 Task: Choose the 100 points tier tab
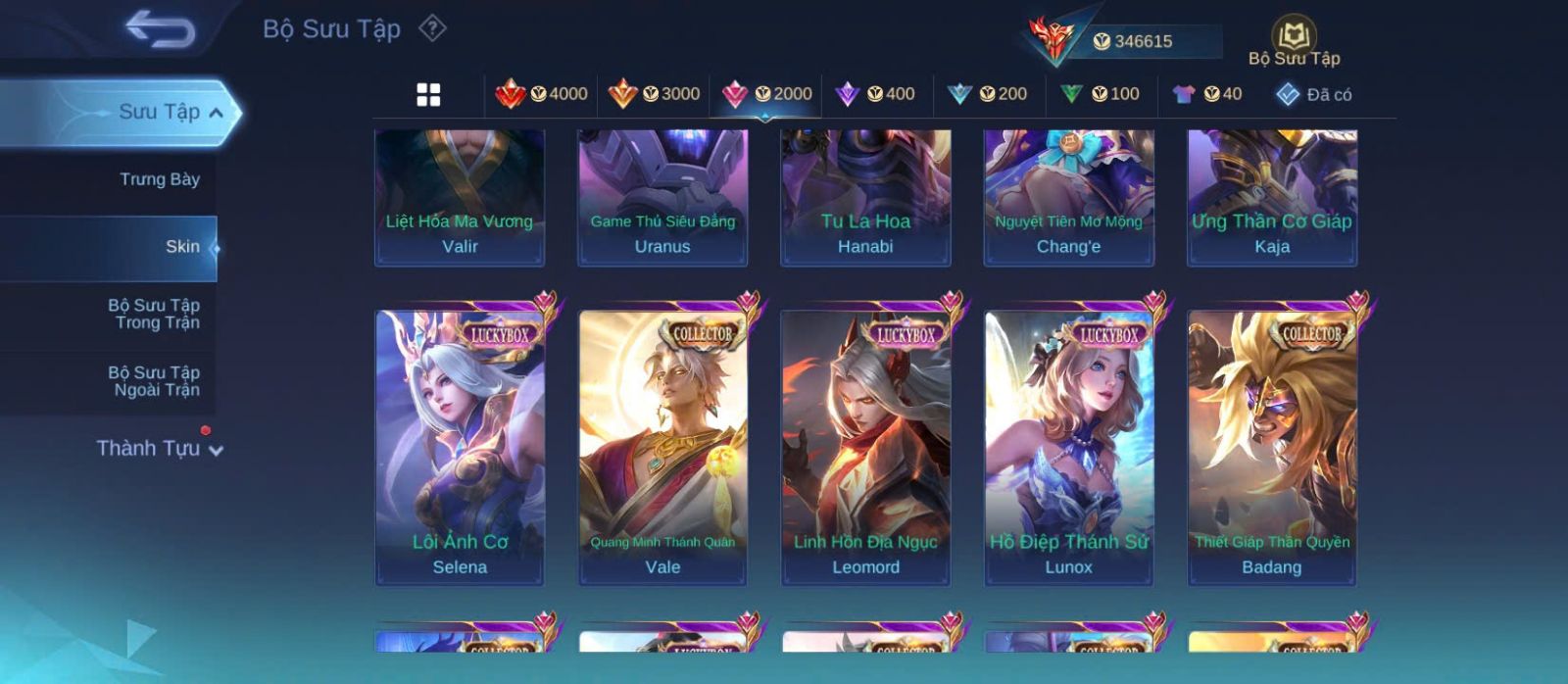pos(1100,94)
